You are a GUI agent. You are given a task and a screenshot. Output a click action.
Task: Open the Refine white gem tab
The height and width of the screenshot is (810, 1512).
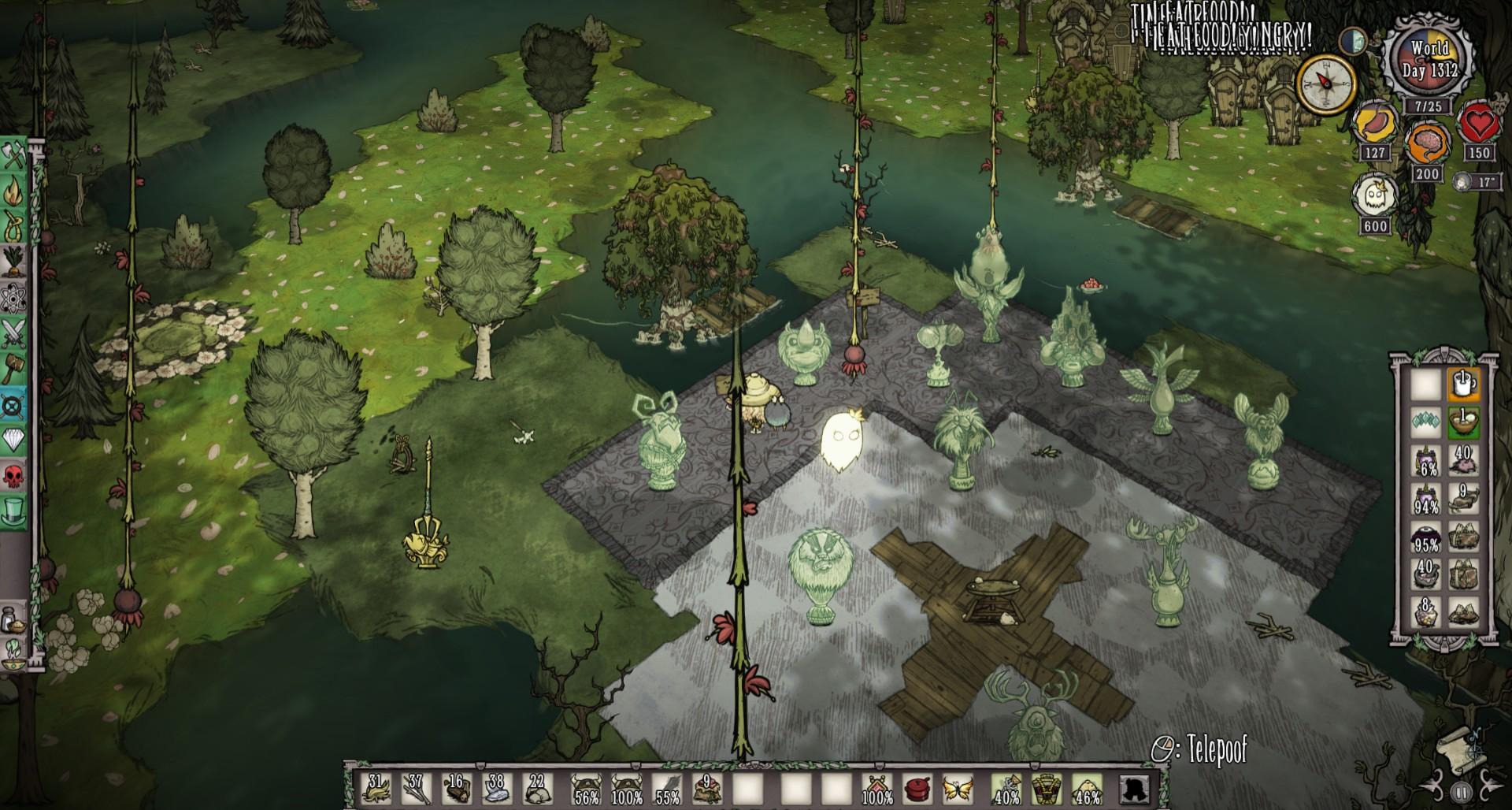tap(14, 440)
